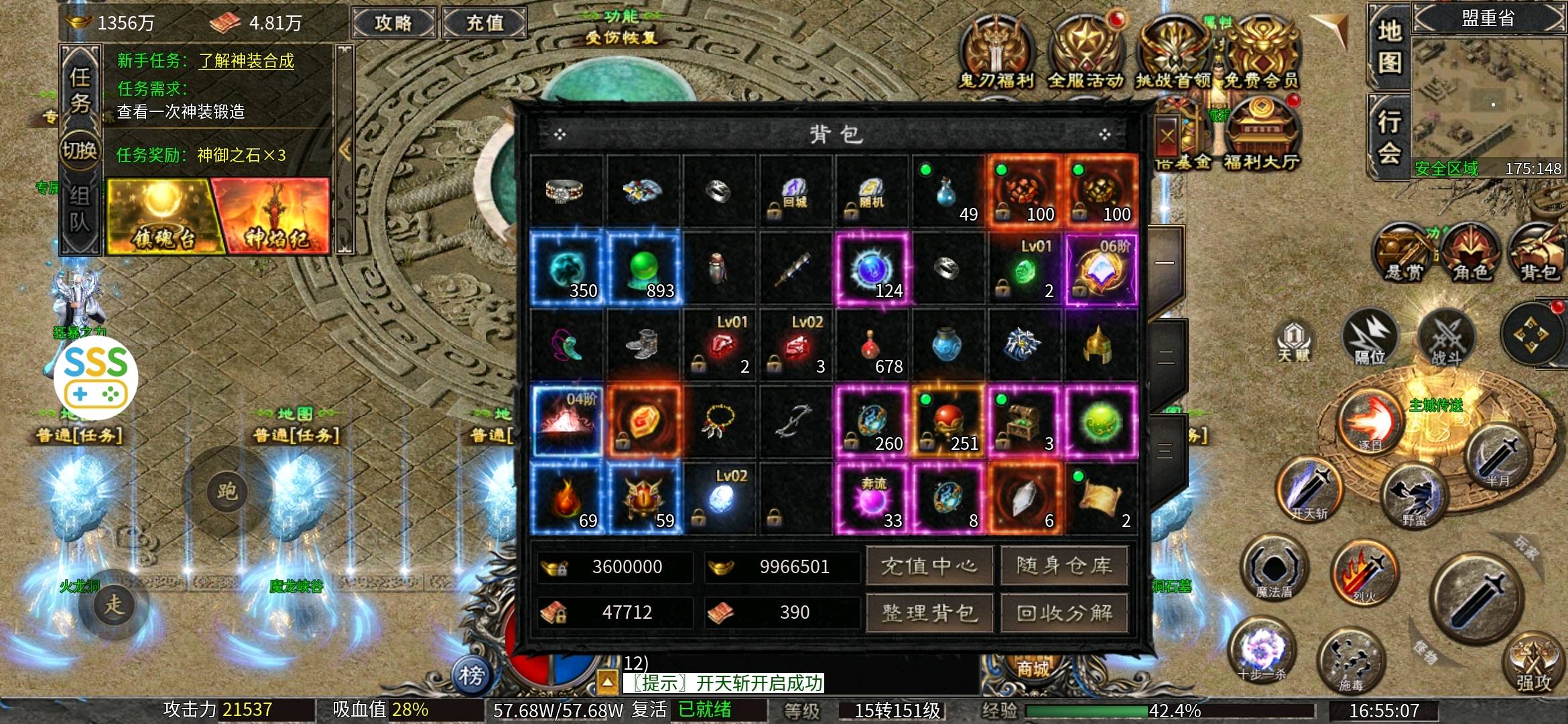
Task: Open the 充值 recharge button in top bar
Action: [x=484, y=23]
